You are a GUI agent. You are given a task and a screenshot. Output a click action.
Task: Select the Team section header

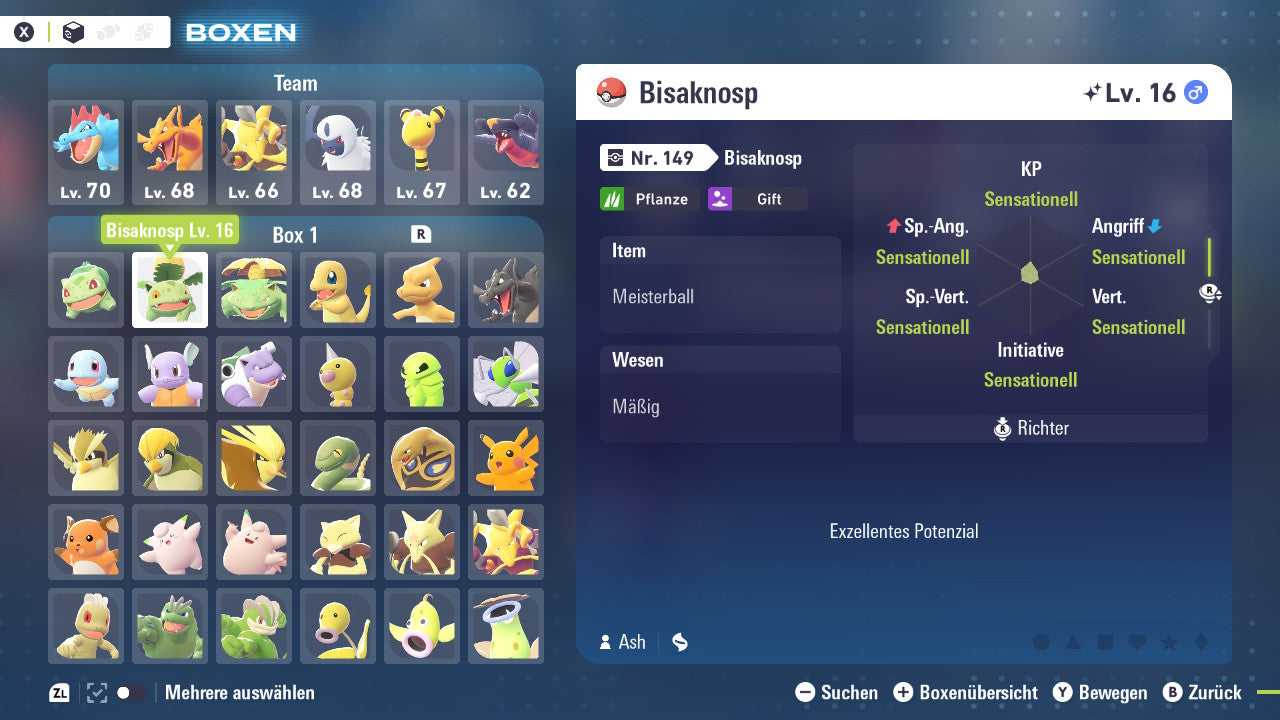[295, 83]
